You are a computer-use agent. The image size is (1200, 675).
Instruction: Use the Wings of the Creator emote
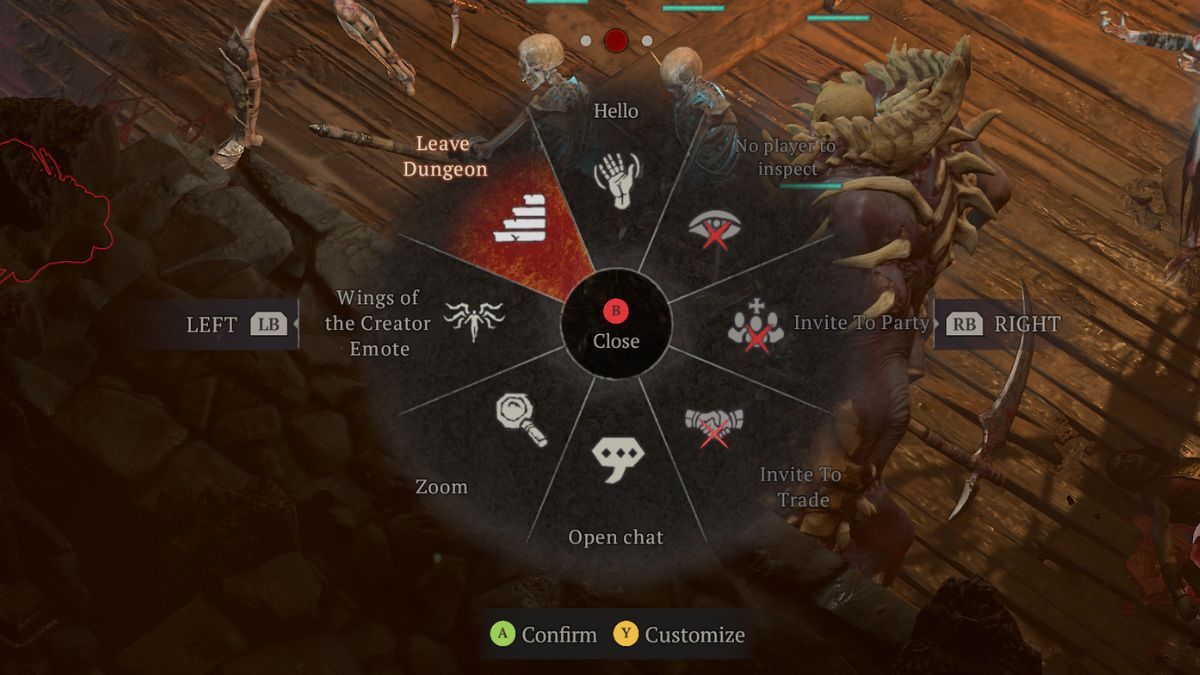pos(474,322)
